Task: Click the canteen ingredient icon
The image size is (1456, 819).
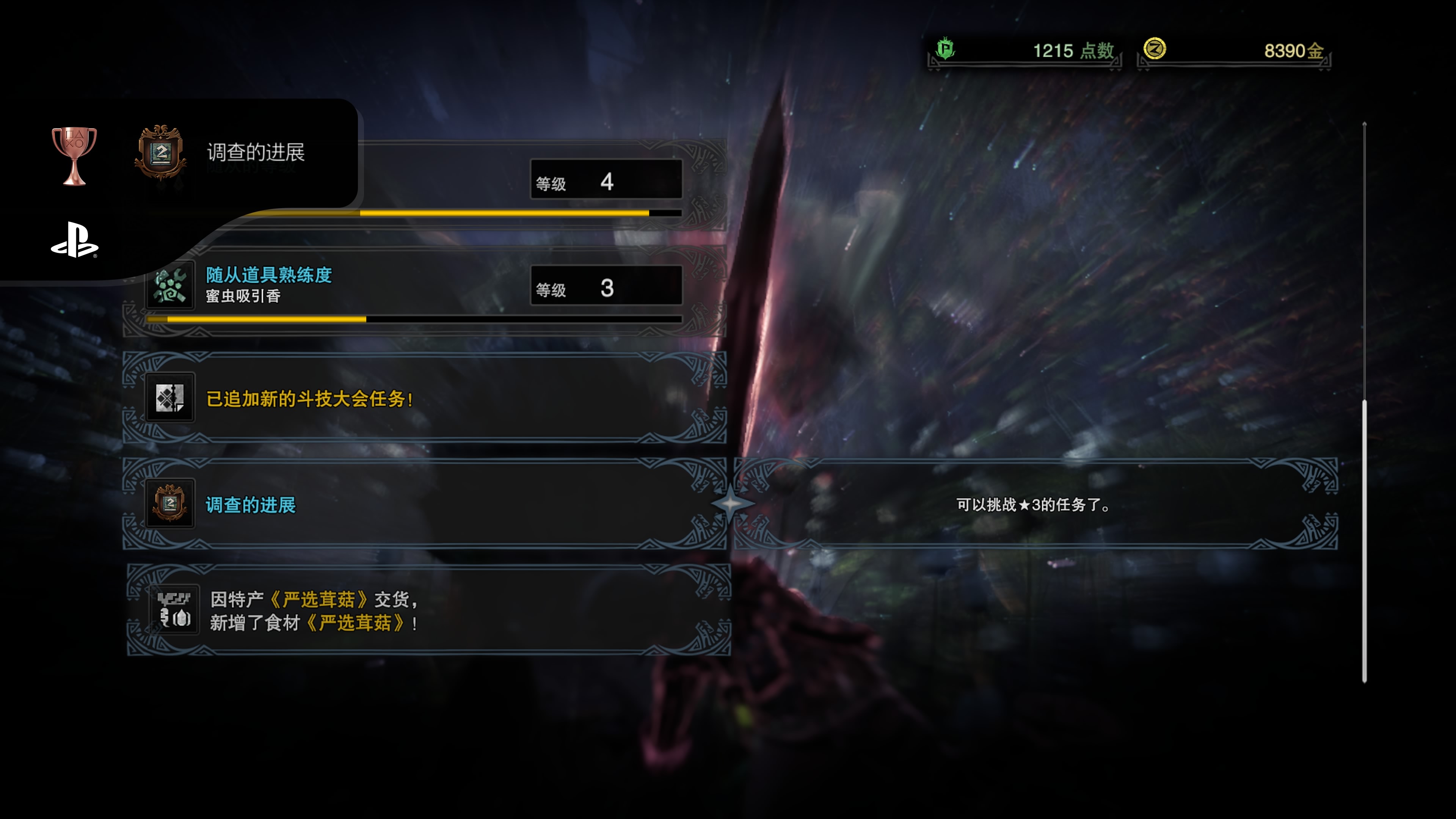Action: click(174, 610)
